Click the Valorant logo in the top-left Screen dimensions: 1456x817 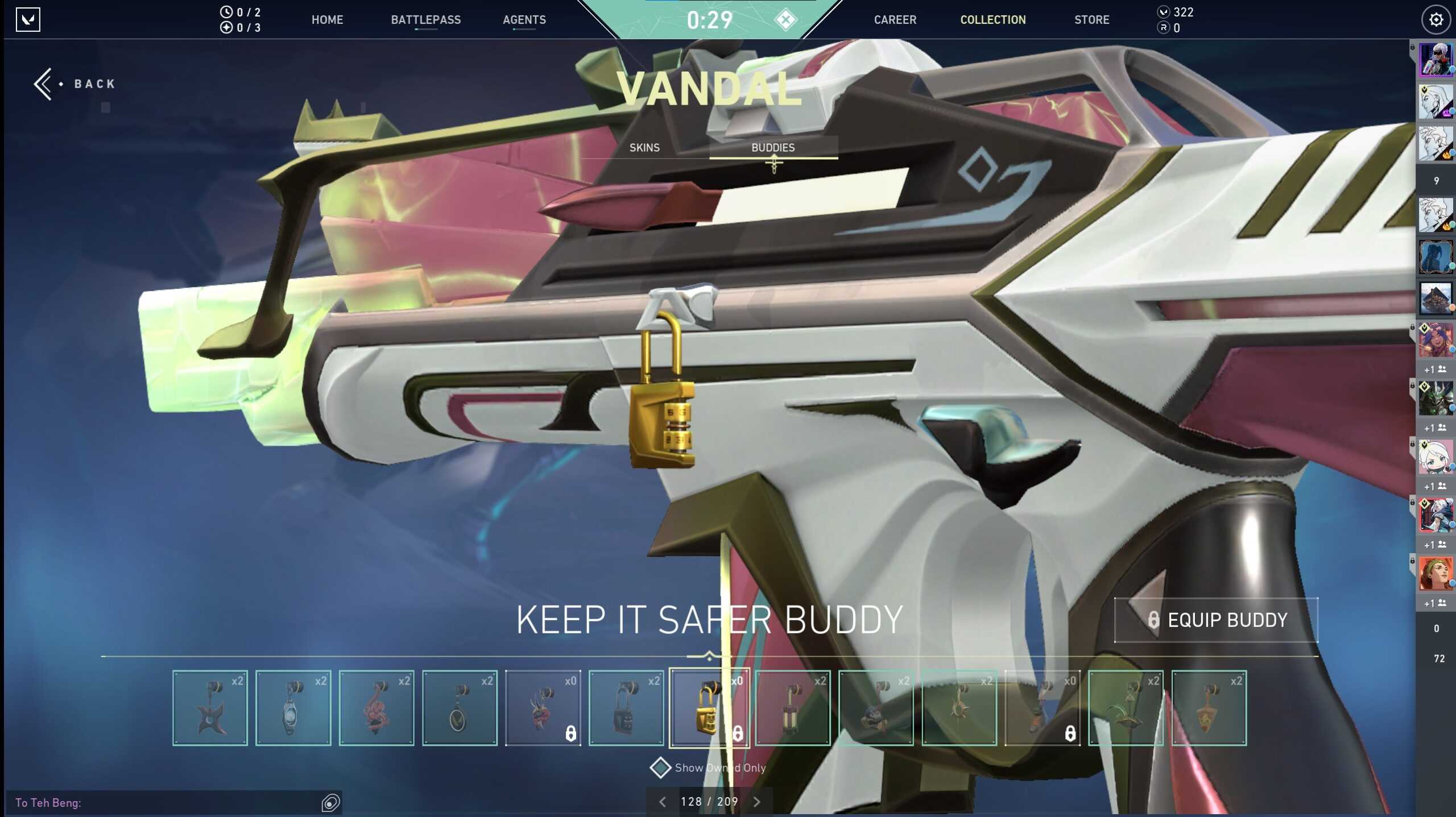pyautogui.click(x=29, y=19)
